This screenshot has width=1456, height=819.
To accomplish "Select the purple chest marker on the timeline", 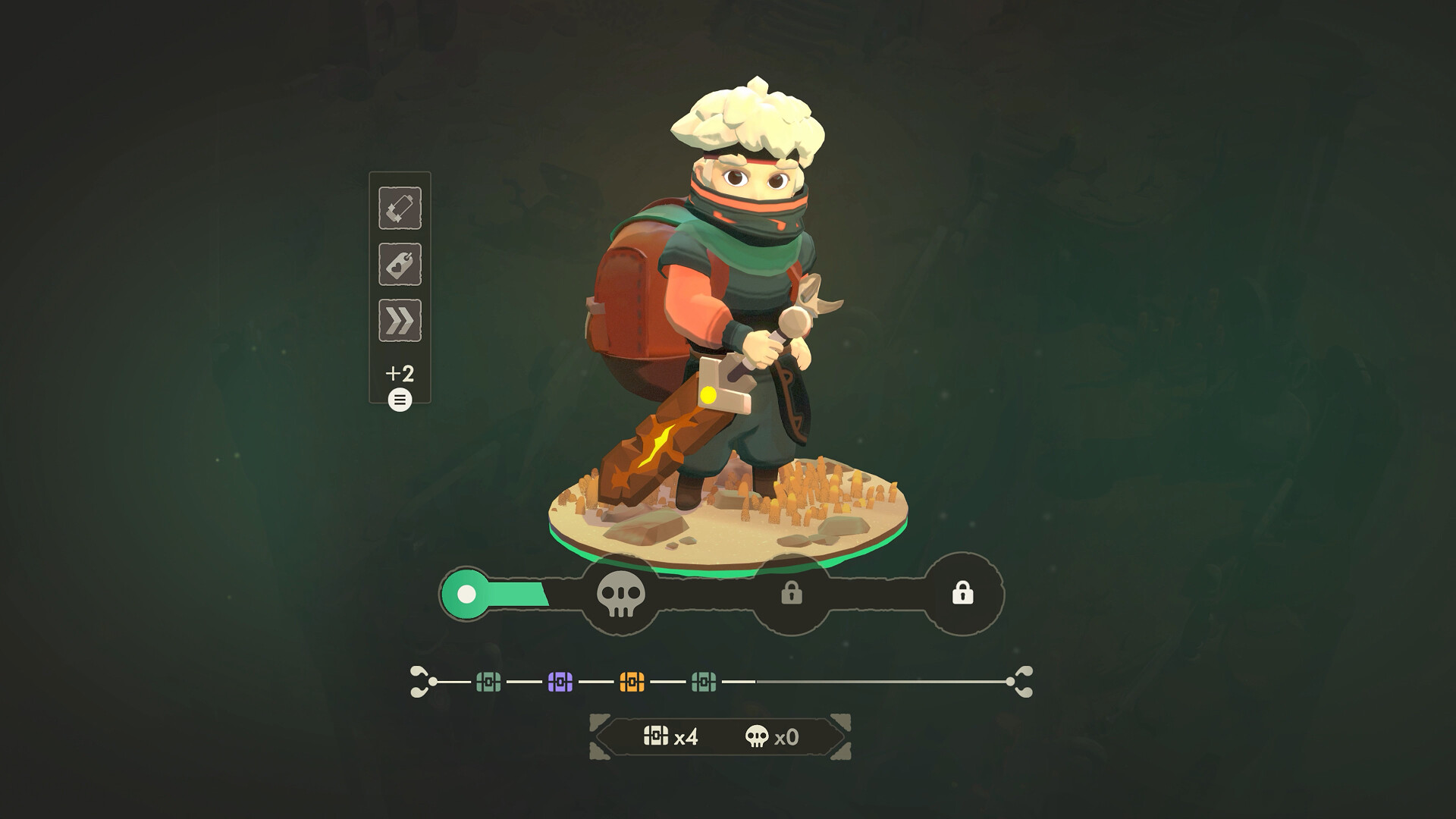I will tap(559, 681).
